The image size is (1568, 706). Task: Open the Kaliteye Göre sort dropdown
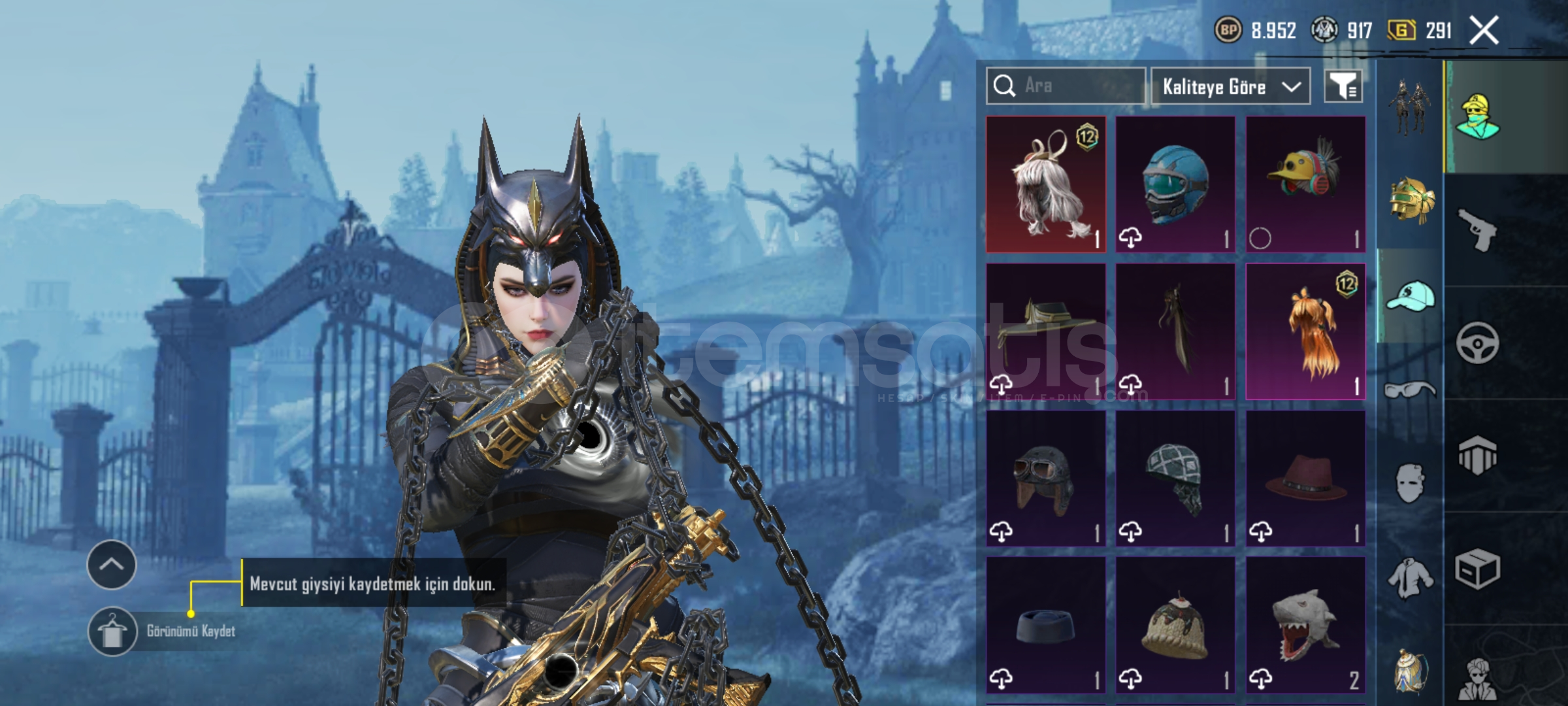click(1230, 86)
